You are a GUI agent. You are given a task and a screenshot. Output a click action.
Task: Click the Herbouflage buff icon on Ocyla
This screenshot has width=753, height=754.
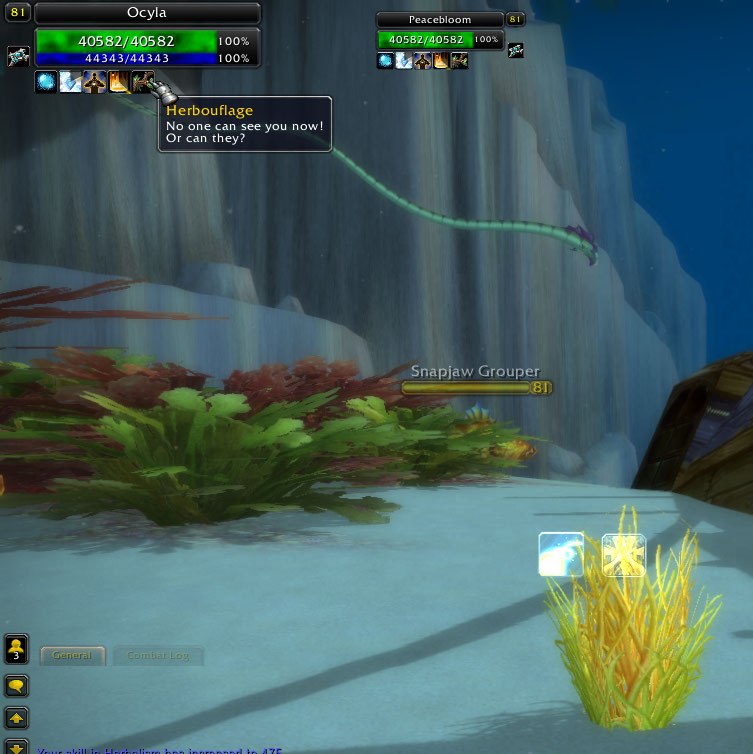click(x=142, y=82)
